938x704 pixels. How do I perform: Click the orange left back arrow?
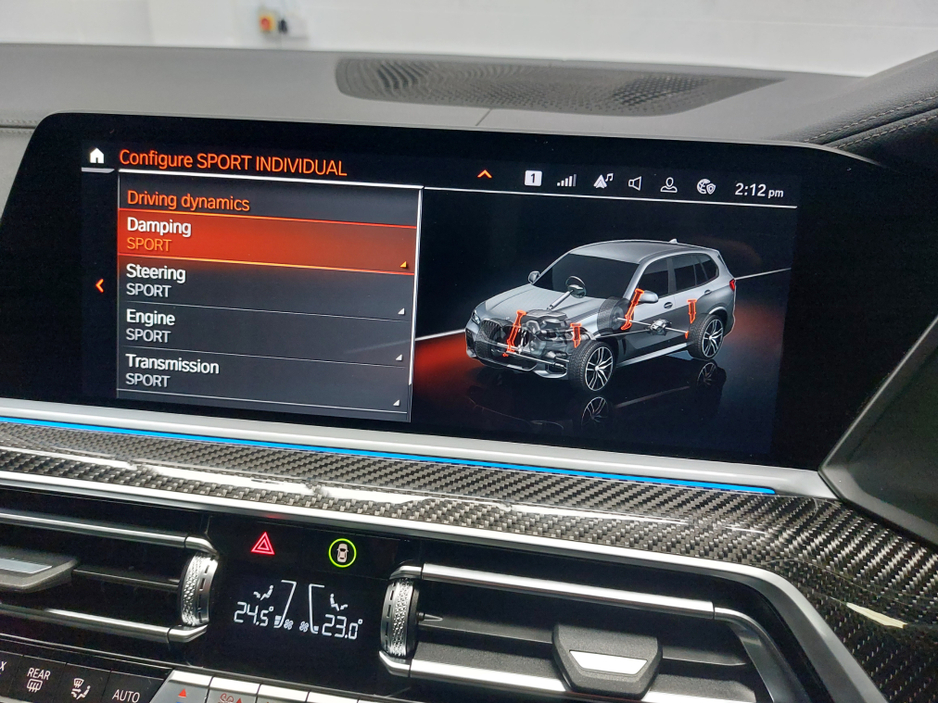tap(99, 286)
